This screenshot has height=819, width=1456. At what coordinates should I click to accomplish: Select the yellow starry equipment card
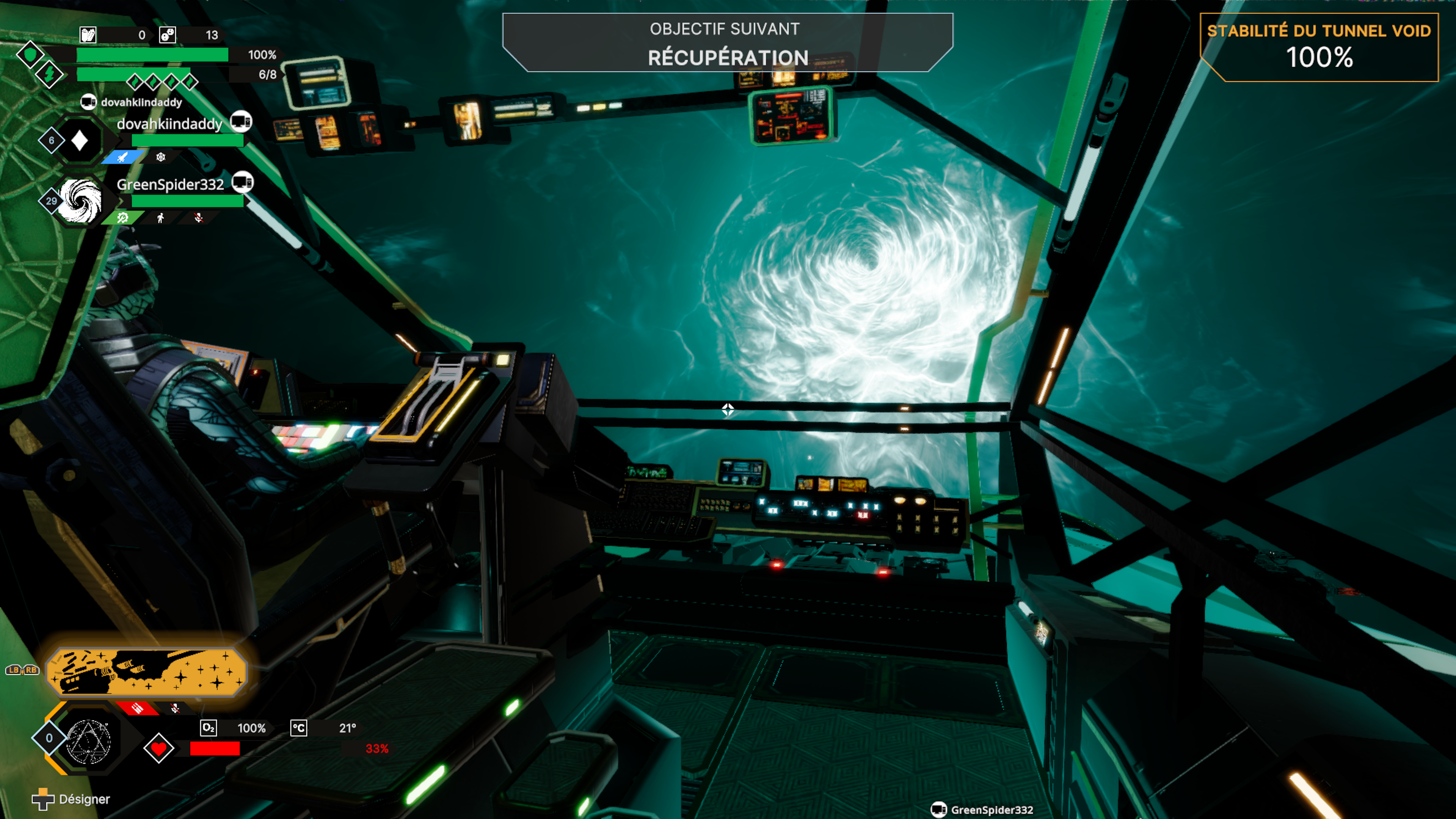[146, 672]
